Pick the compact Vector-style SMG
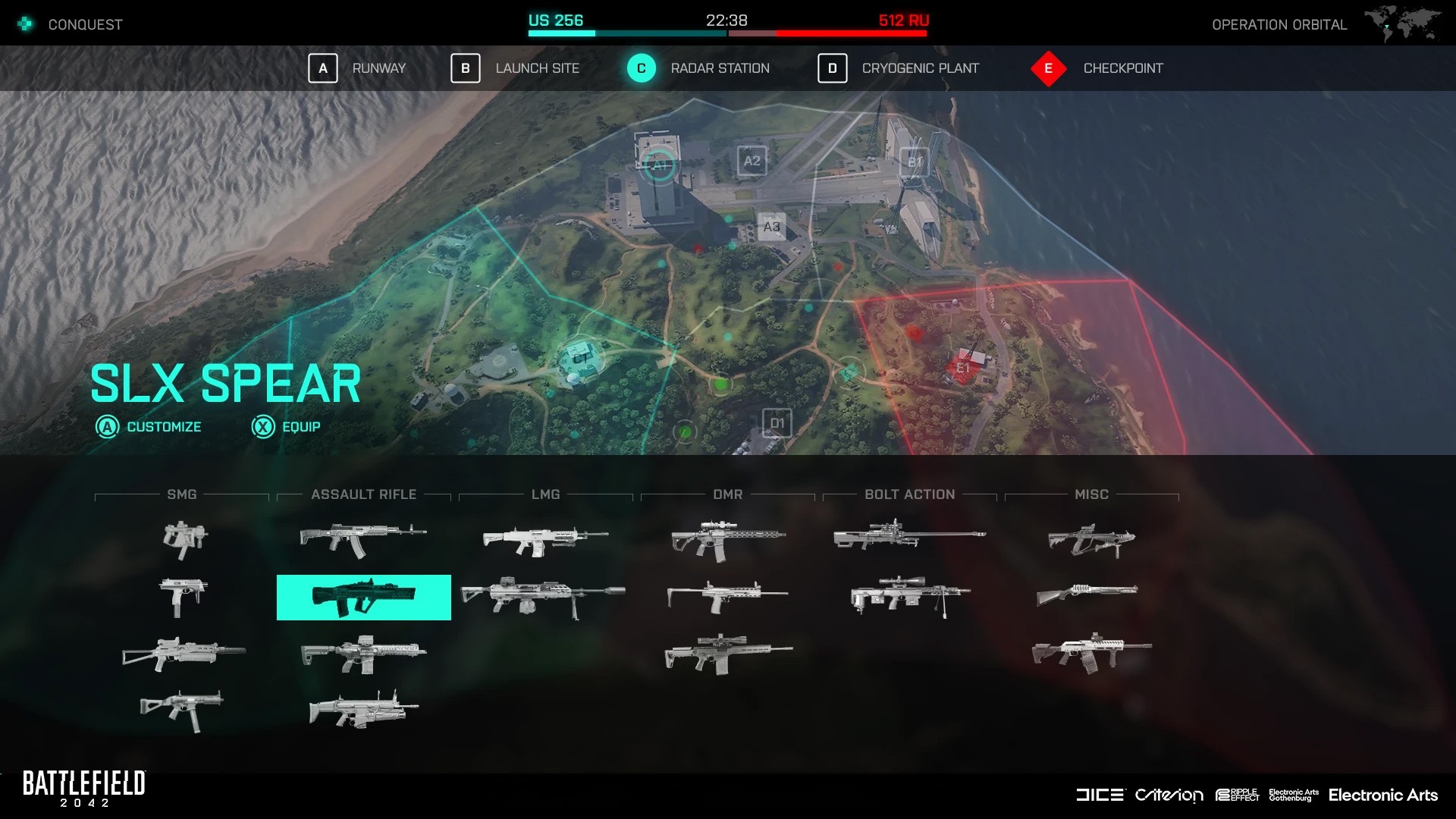Viewport: 1456px width, 819px height. coord(184,538)
